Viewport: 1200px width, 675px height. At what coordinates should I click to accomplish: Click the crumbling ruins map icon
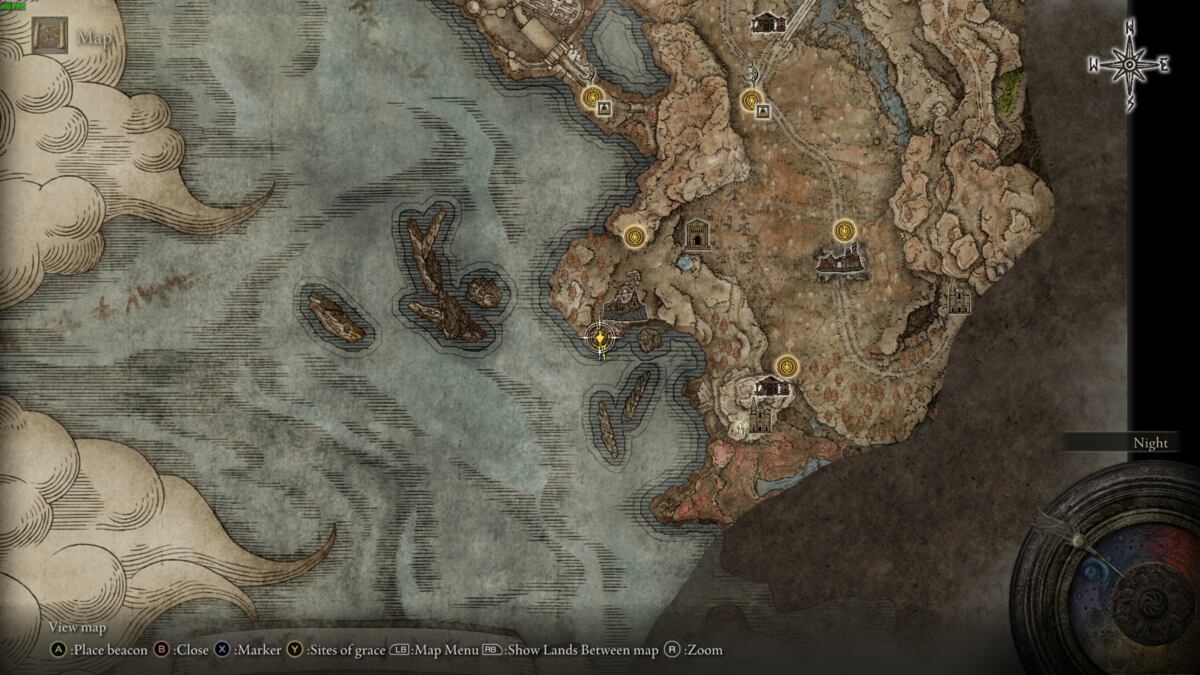pos(841,263)
